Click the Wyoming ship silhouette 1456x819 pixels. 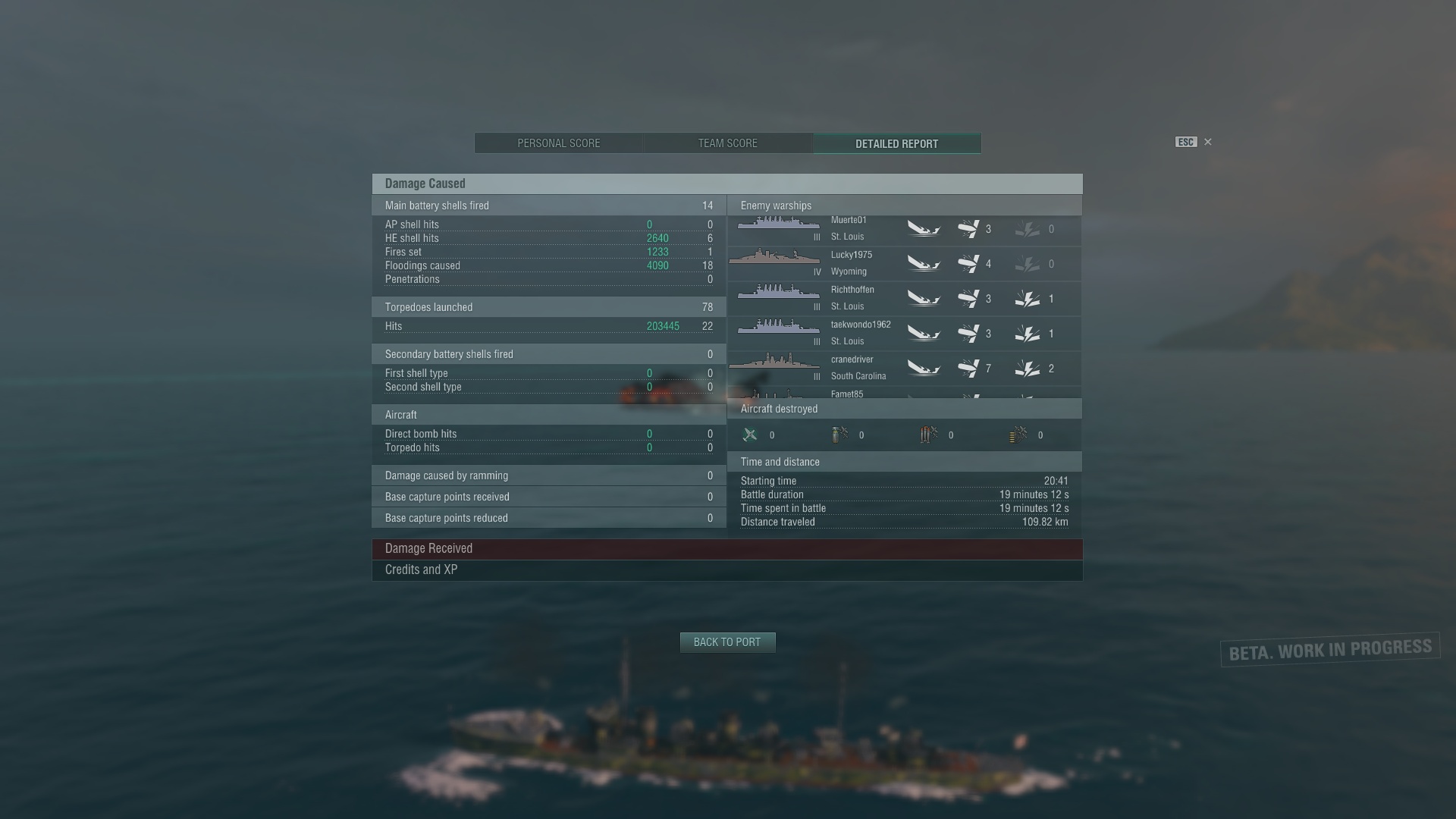775,259
